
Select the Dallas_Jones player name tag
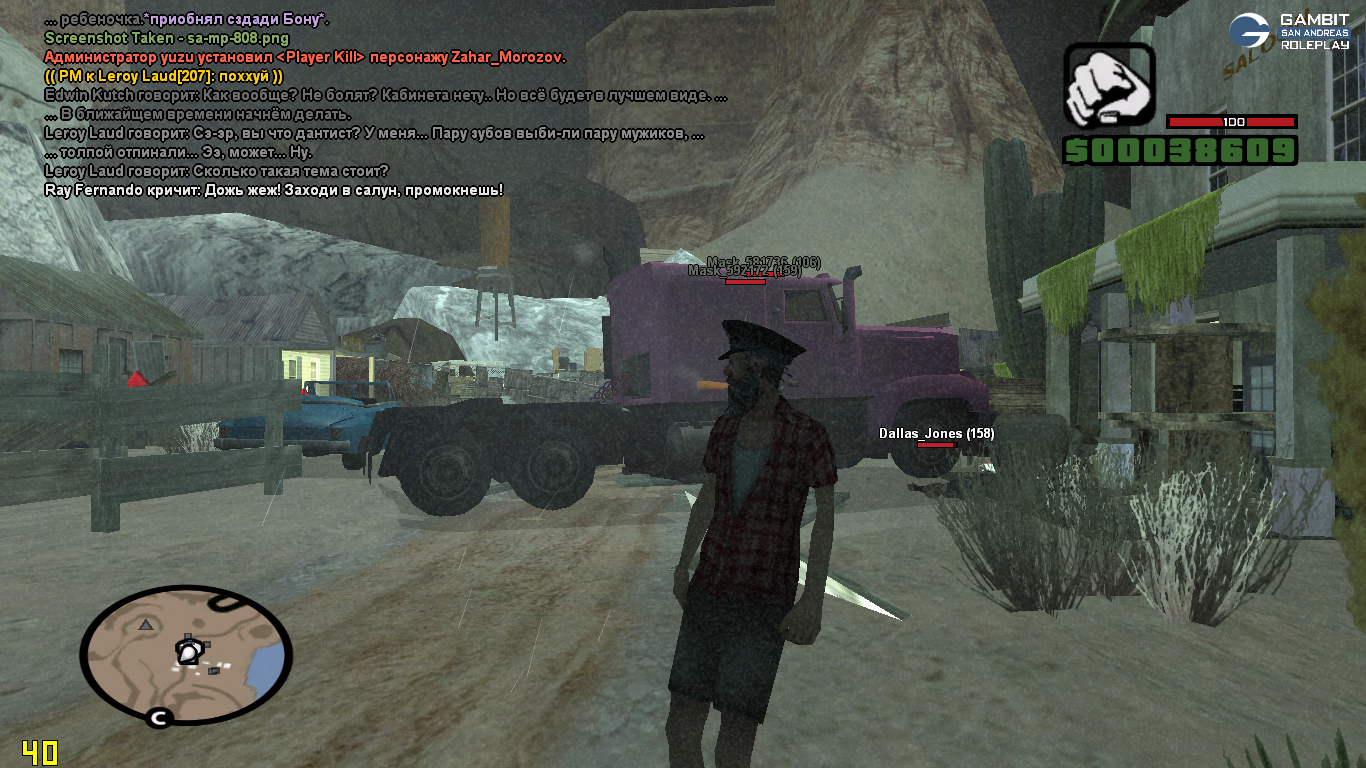(936, 433)
